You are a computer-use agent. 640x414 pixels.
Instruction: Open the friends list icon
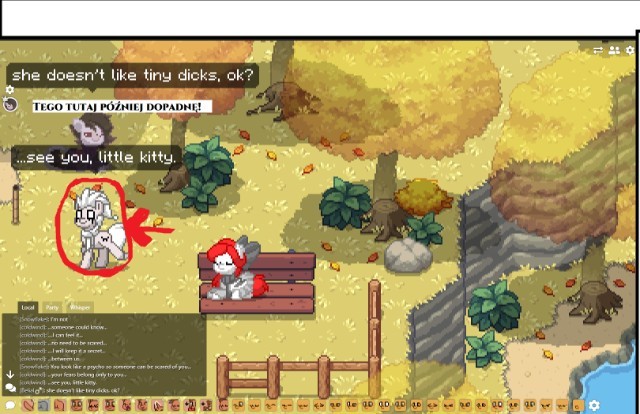[613, 49]
